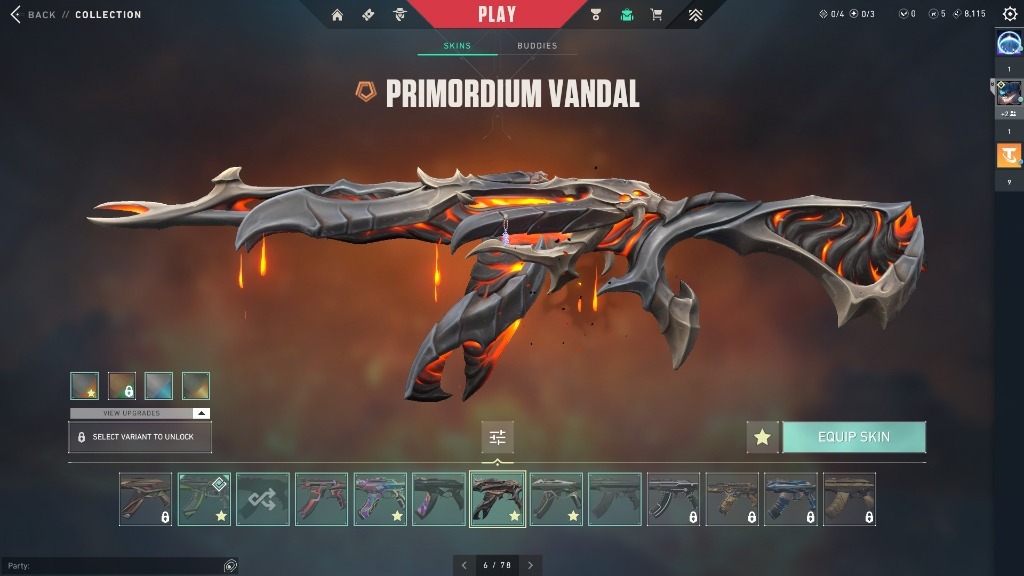Toggle the favorite star button

(762, 437)
